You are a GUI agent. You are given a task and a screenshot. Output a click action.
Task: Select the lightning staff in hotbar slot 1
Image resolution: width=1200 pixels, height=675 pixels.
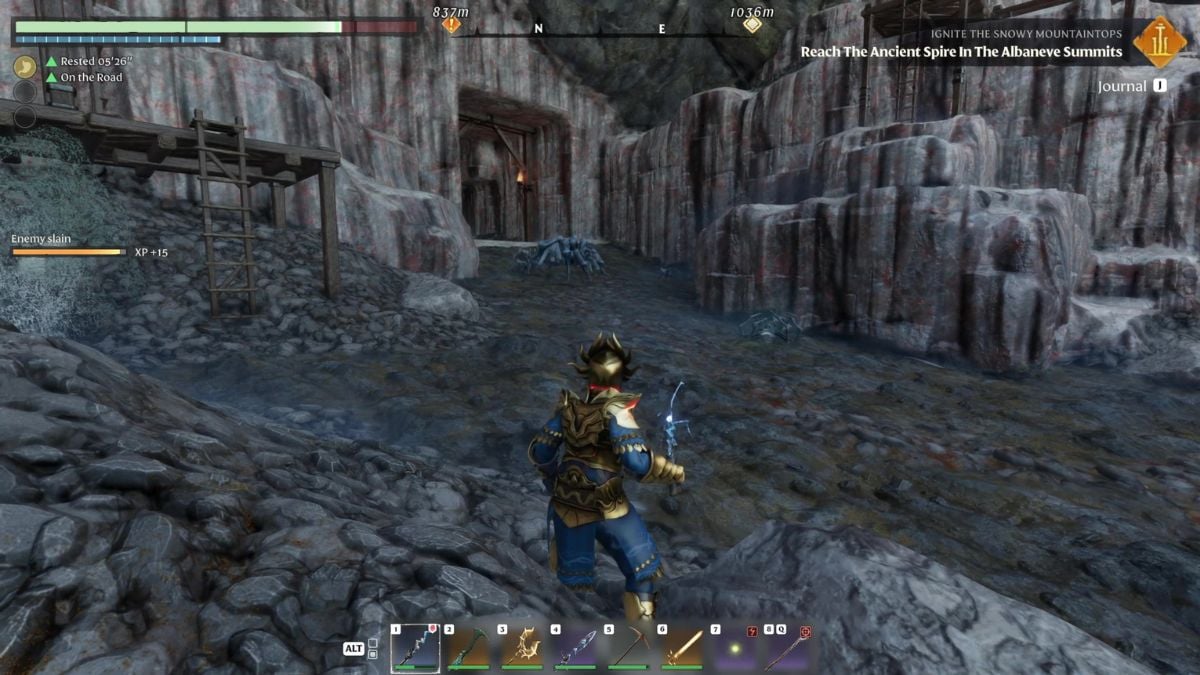click(x=415, y=648)
